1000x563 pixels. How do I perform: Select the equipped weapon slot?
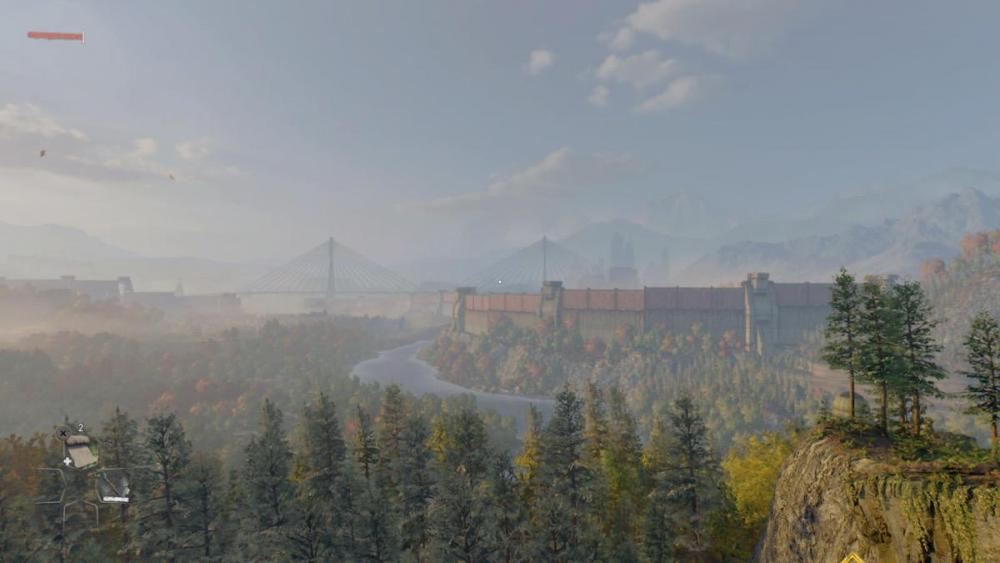[x=113, y=487]
